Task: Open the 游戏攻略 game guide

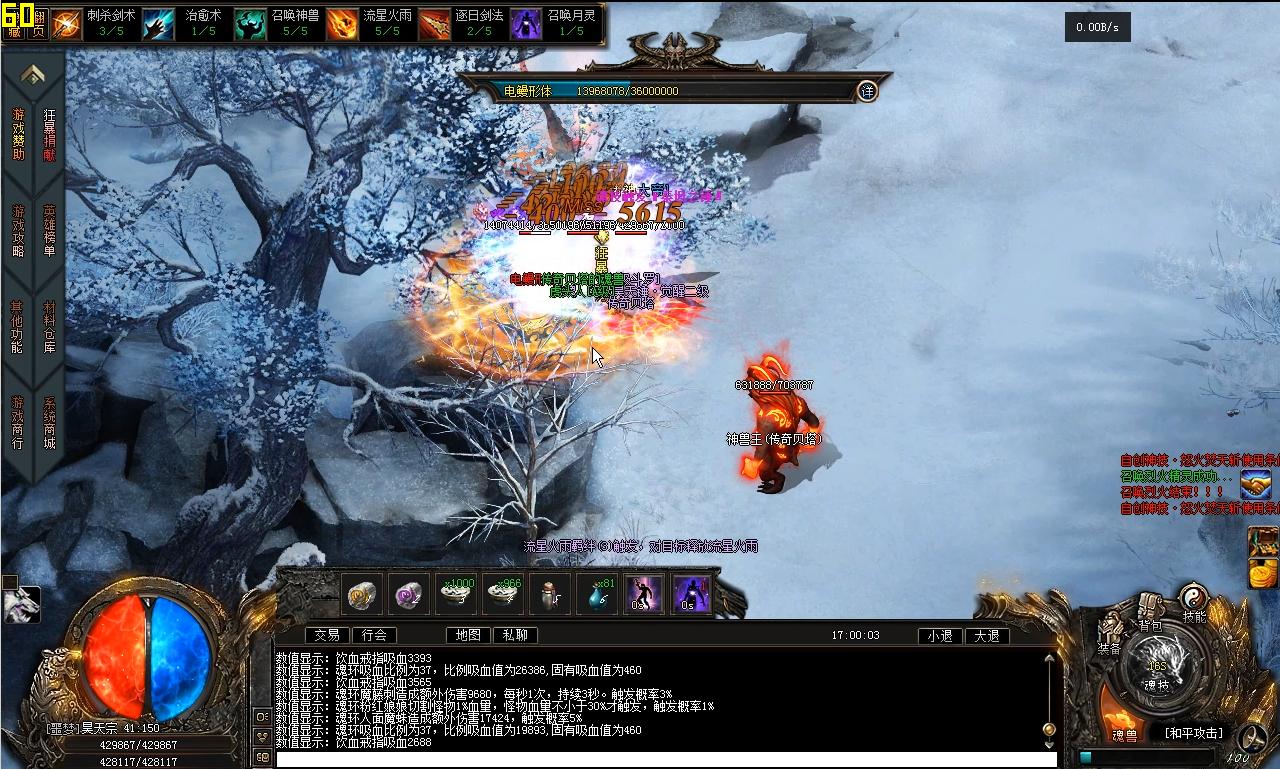Action: click(18, 231)
